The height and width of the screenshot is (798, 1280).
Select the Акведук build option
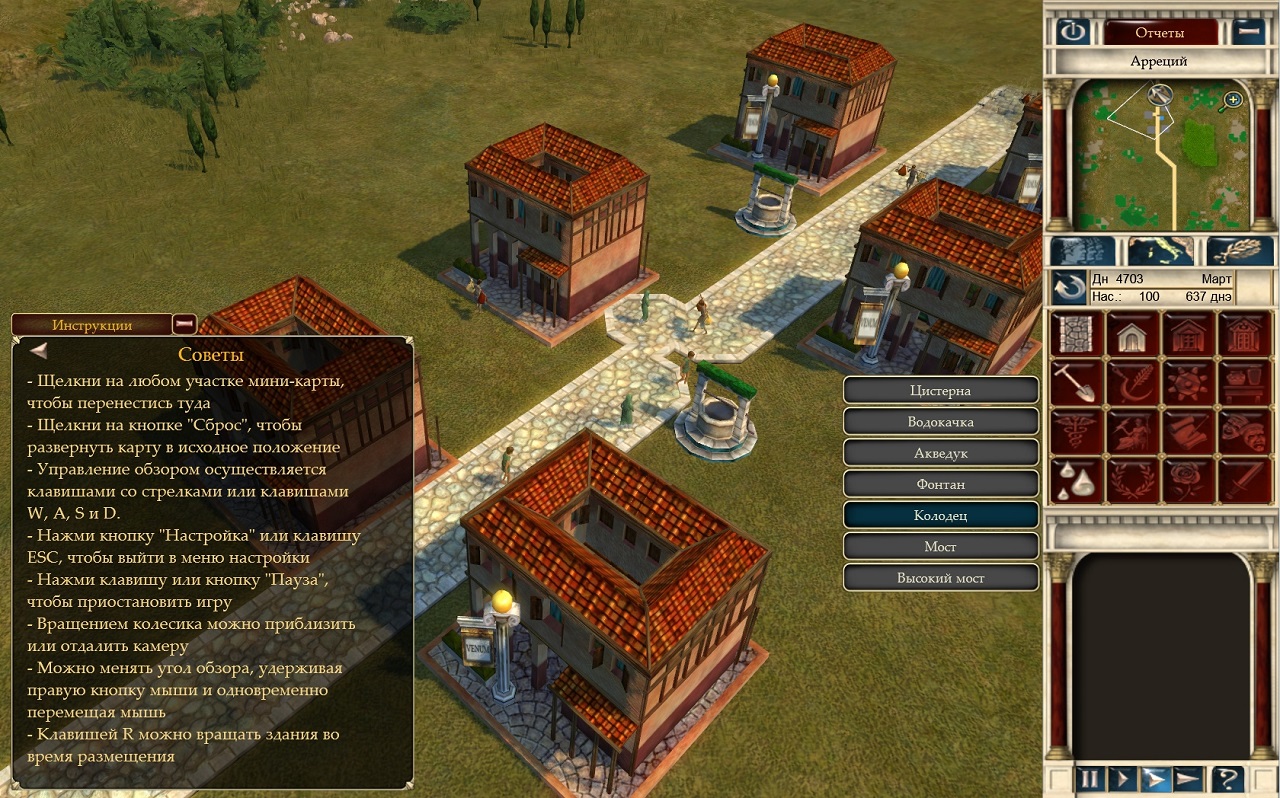941,453
